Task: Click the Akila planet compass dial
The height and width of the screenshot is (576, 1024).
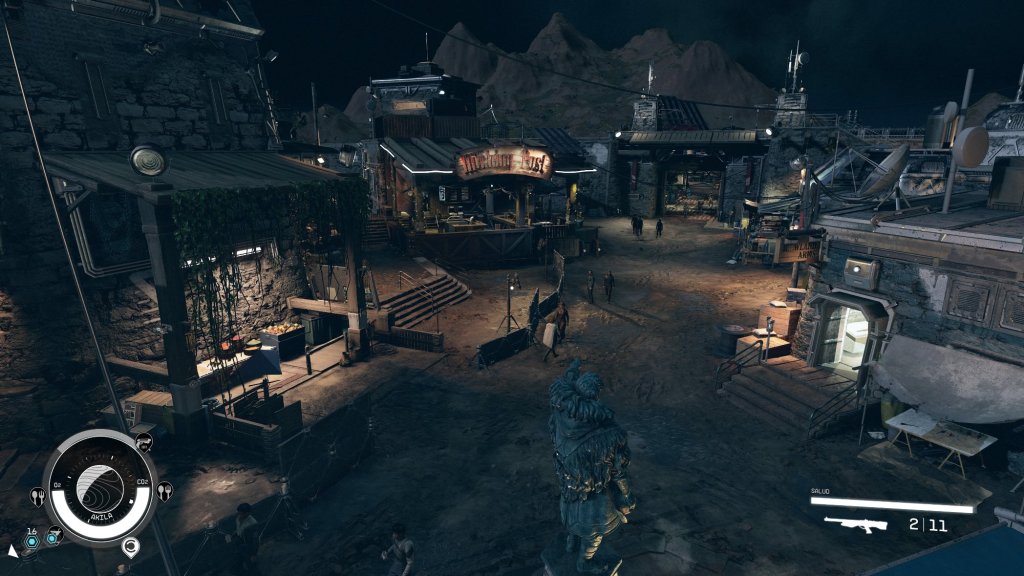Action: [100, 488]
